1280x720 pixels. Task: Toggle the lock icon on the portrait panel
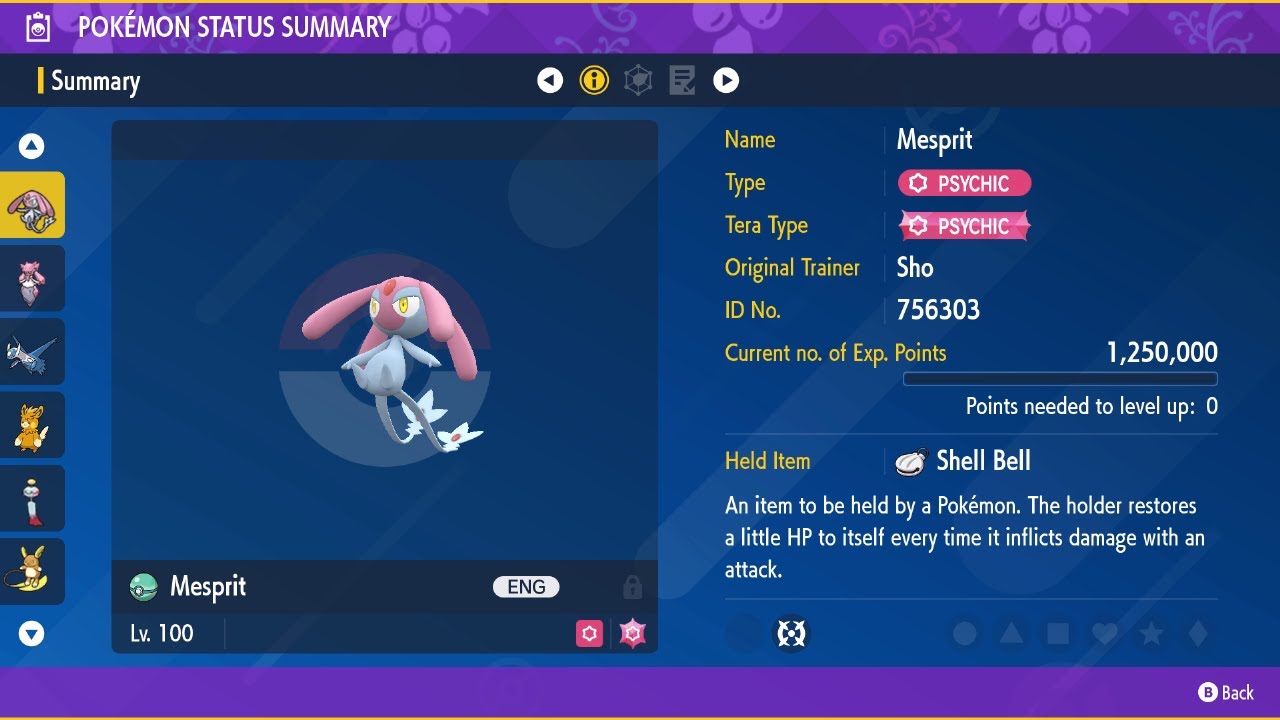633,587
